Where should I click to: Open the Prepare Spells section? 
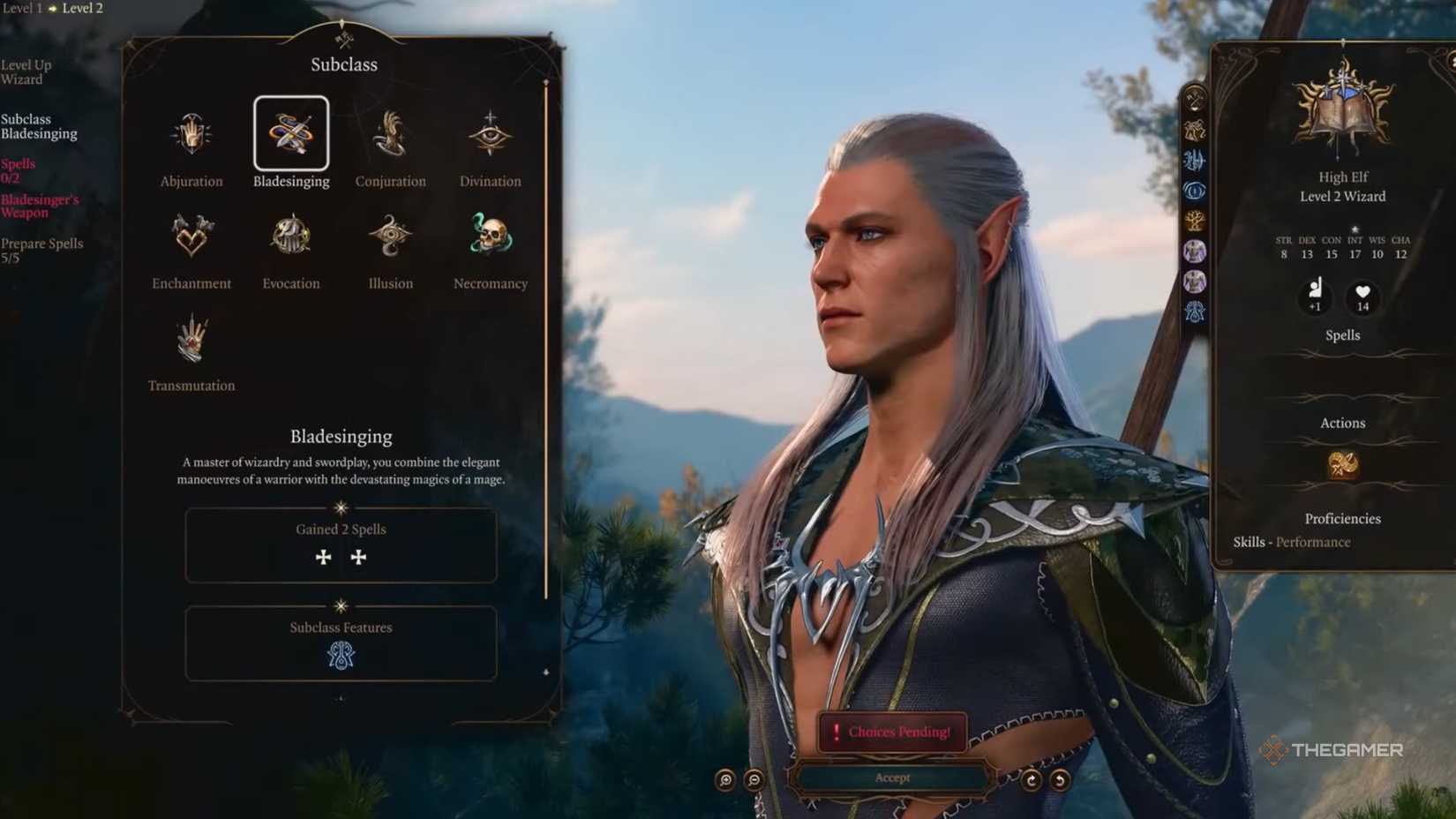click(x=42, y=250)
